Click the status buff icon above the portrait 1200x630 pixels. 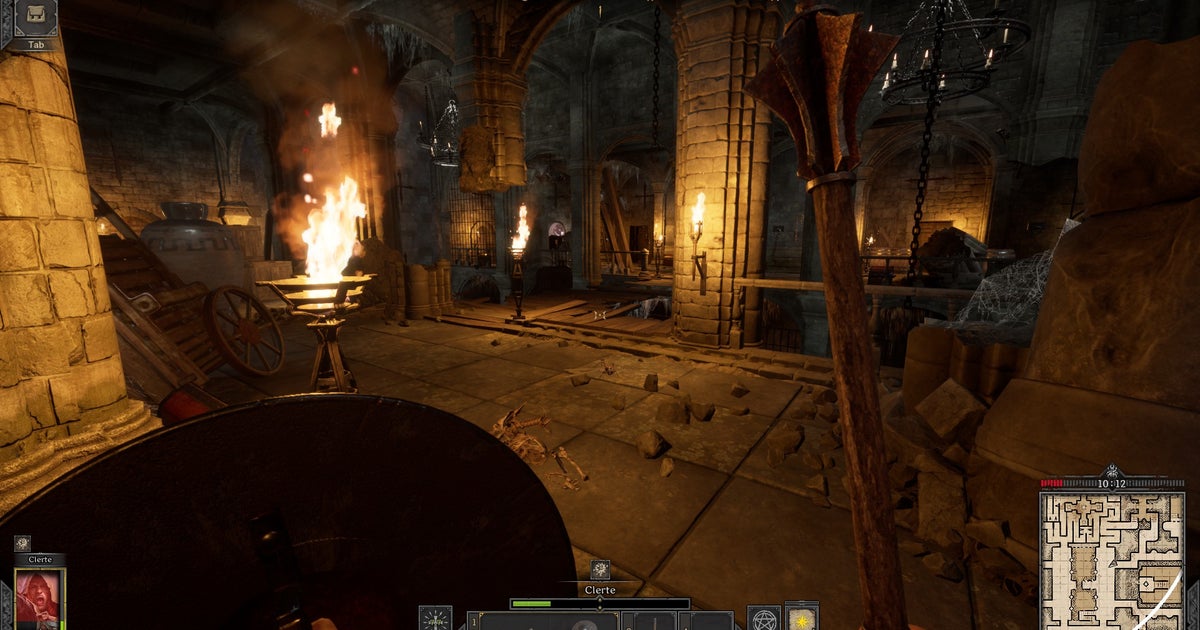22,542
